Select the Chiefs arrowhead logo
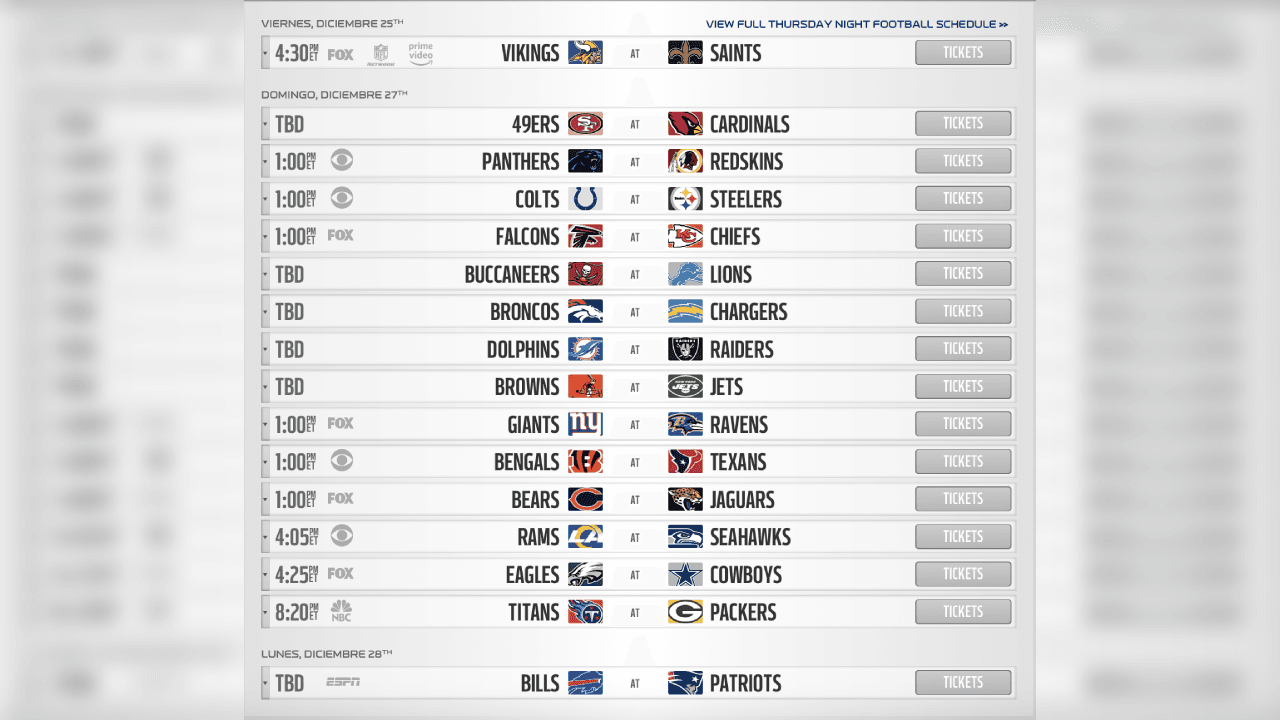1280x720 pixels. [x=685, y=236]
